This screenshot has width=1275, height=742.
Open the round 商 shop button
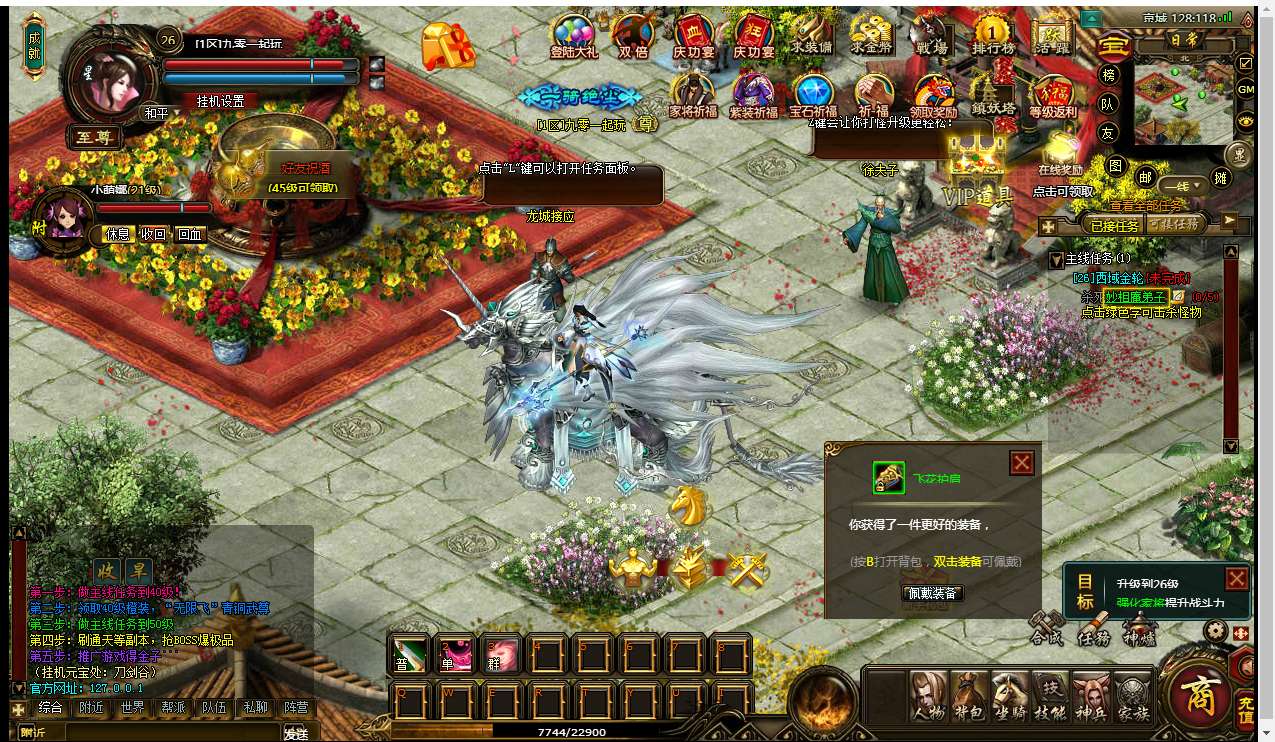click(1199, 693)
